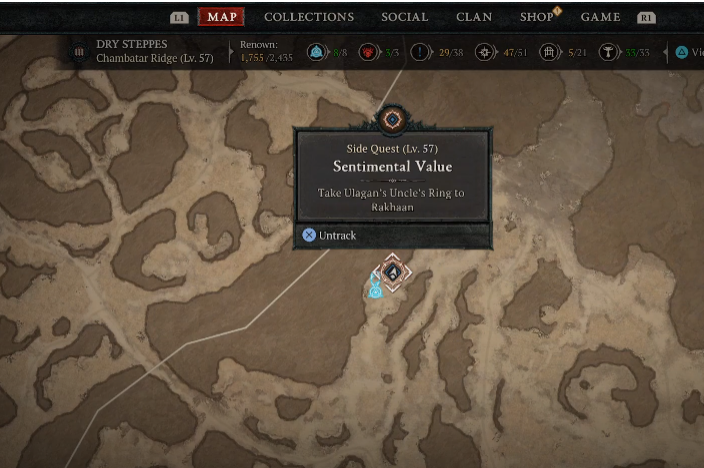Switch to the Collections tab

click(x=309, y=17)
